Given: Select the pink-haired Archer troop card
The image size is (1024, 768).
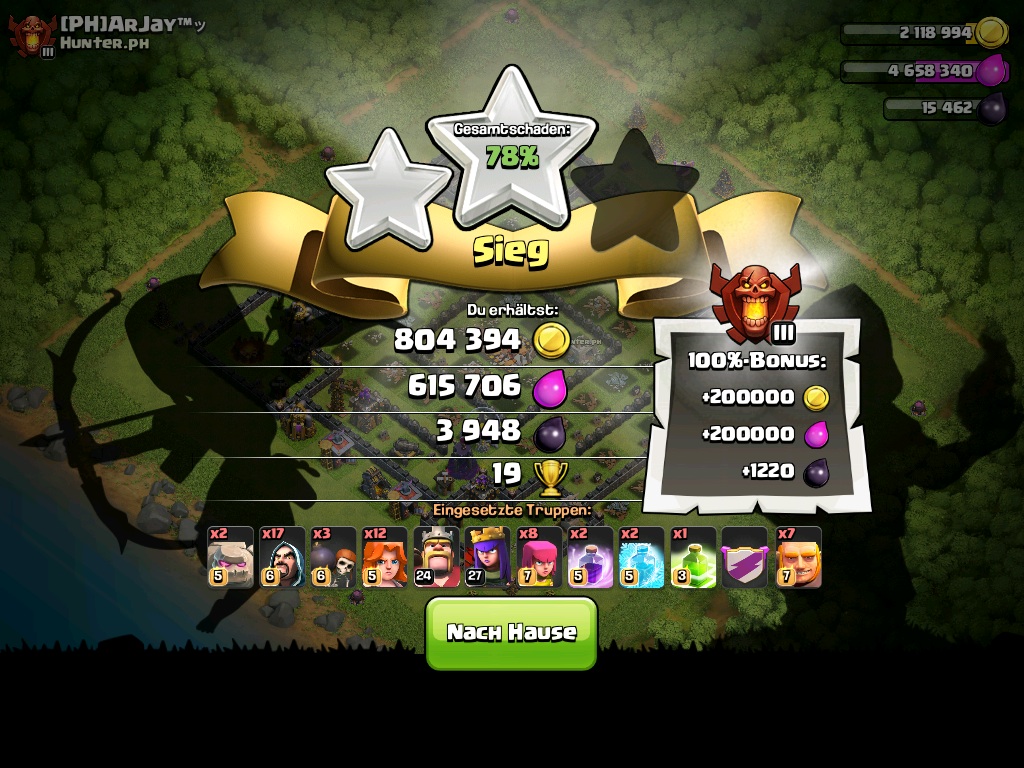Looking at the screenshot, I should pyautogui.click(x=540, y=557).
